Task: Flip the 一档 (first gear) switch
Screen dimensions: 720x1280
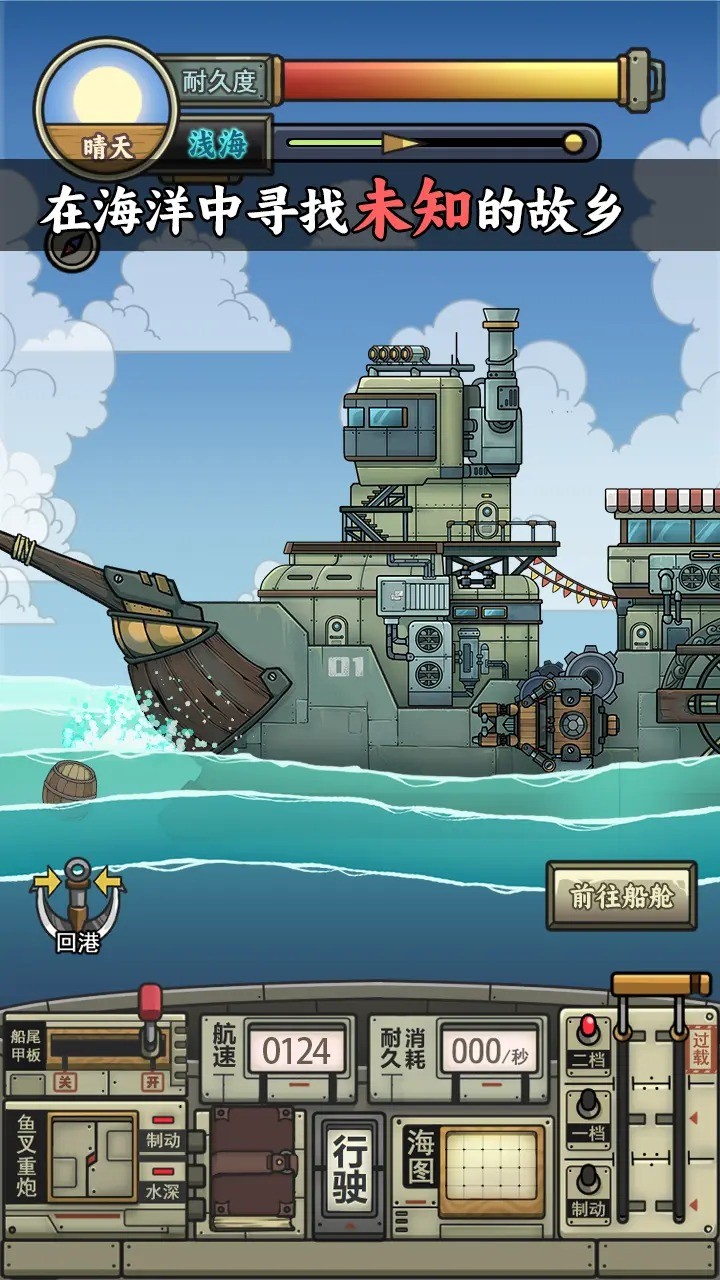Action: (x=589, y=1115)
